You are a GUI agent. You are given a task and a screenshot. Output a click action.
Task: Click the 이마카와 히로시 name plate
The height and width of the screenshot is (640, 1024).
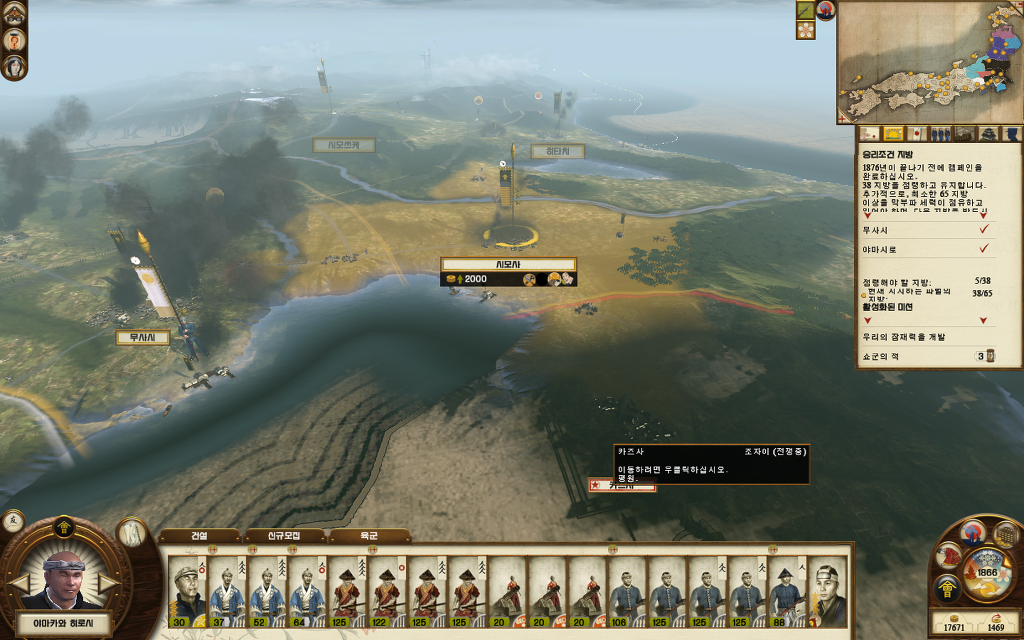[64, 624]
